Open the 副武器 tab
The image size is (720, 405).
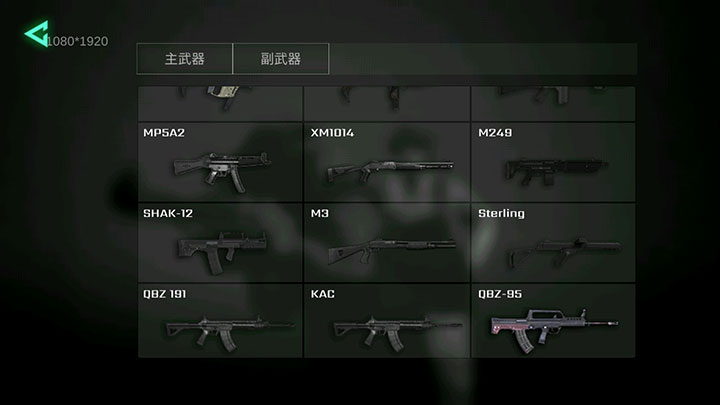pos(280,59)
